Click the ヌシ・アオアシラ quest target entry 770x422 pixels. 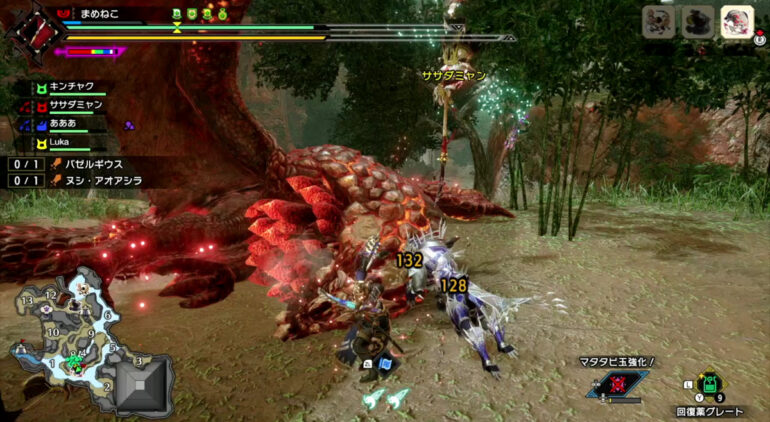(100, 180)
